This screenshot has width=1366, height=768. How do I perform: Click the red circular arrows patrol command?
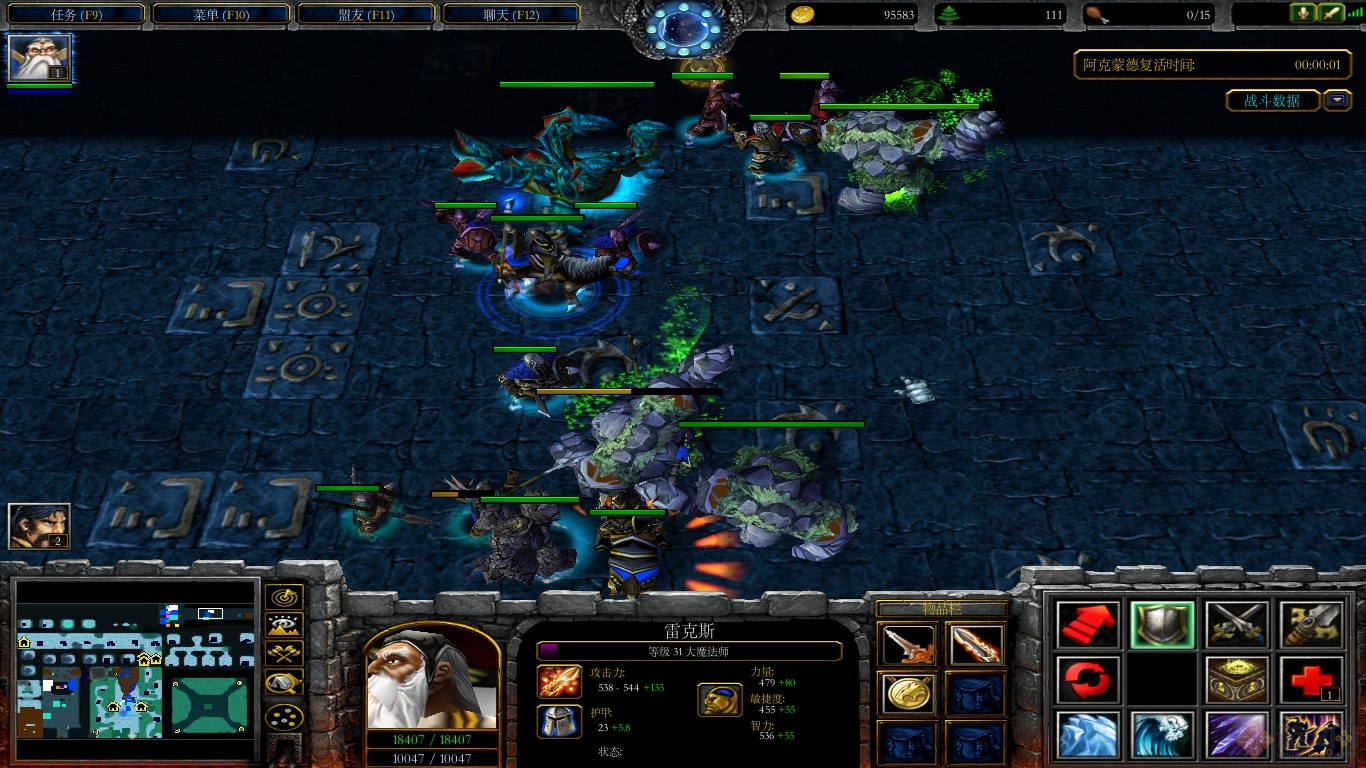(1087, 680)
